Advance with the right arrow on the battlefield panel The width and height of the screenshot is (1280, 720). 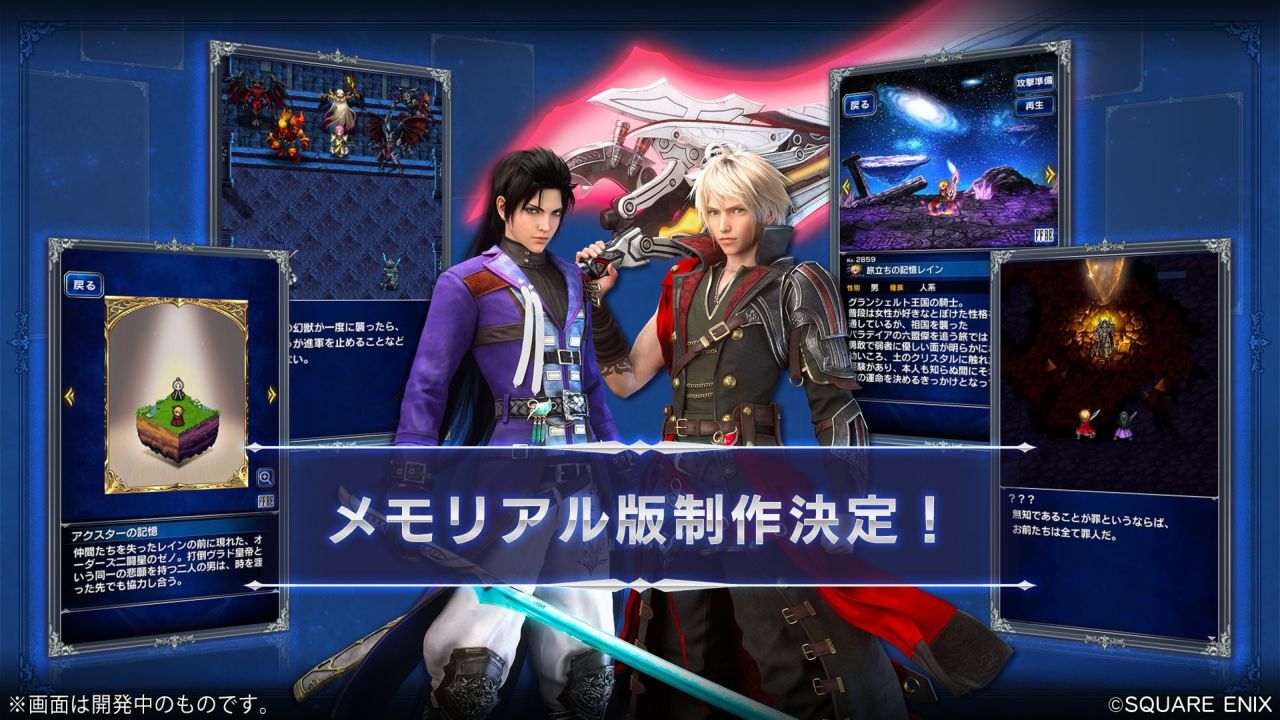coord(1050,172)
